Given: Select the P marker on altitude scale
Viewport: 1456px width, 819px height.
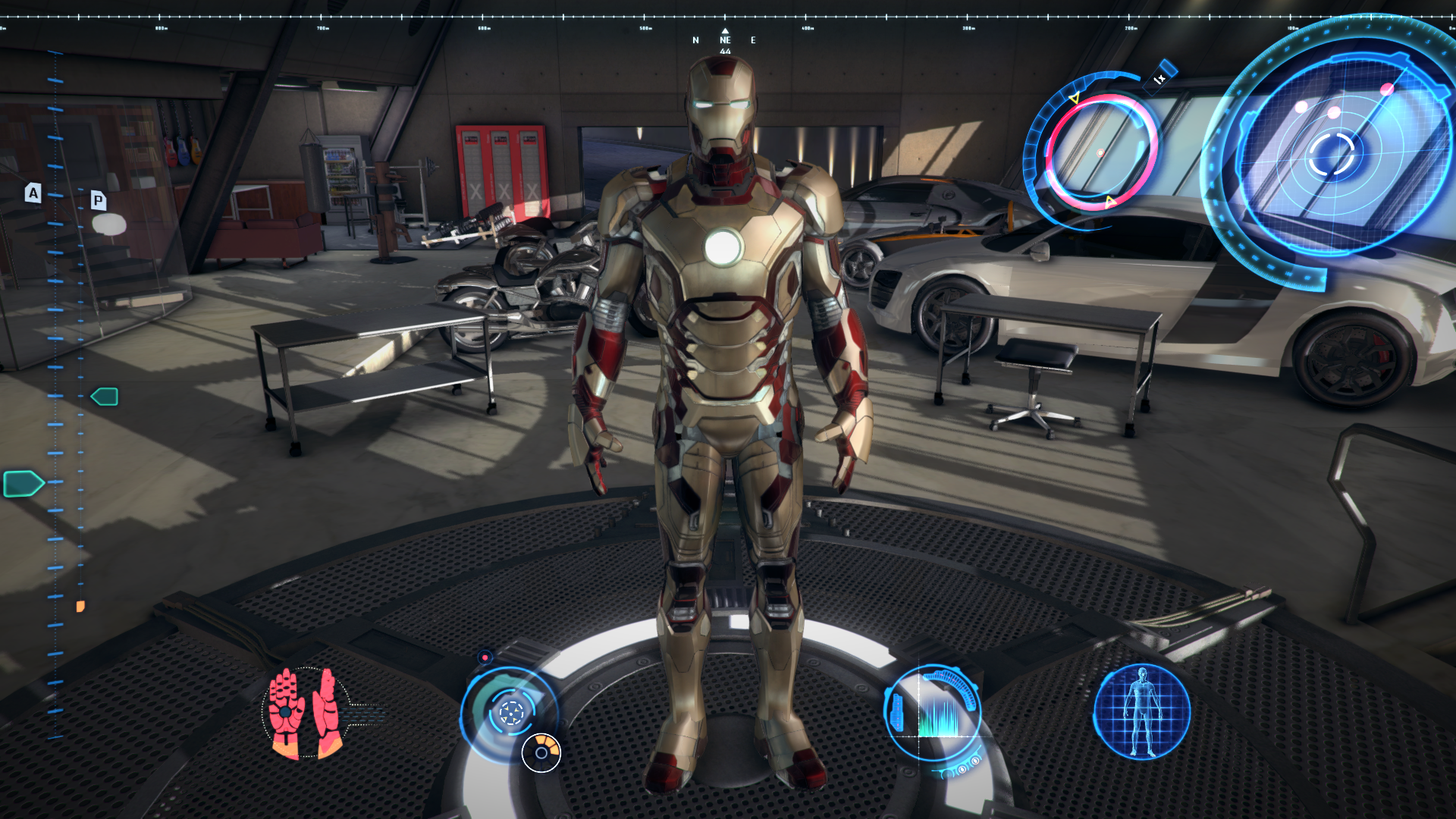Looking at the screenshot, I should 98,200.
